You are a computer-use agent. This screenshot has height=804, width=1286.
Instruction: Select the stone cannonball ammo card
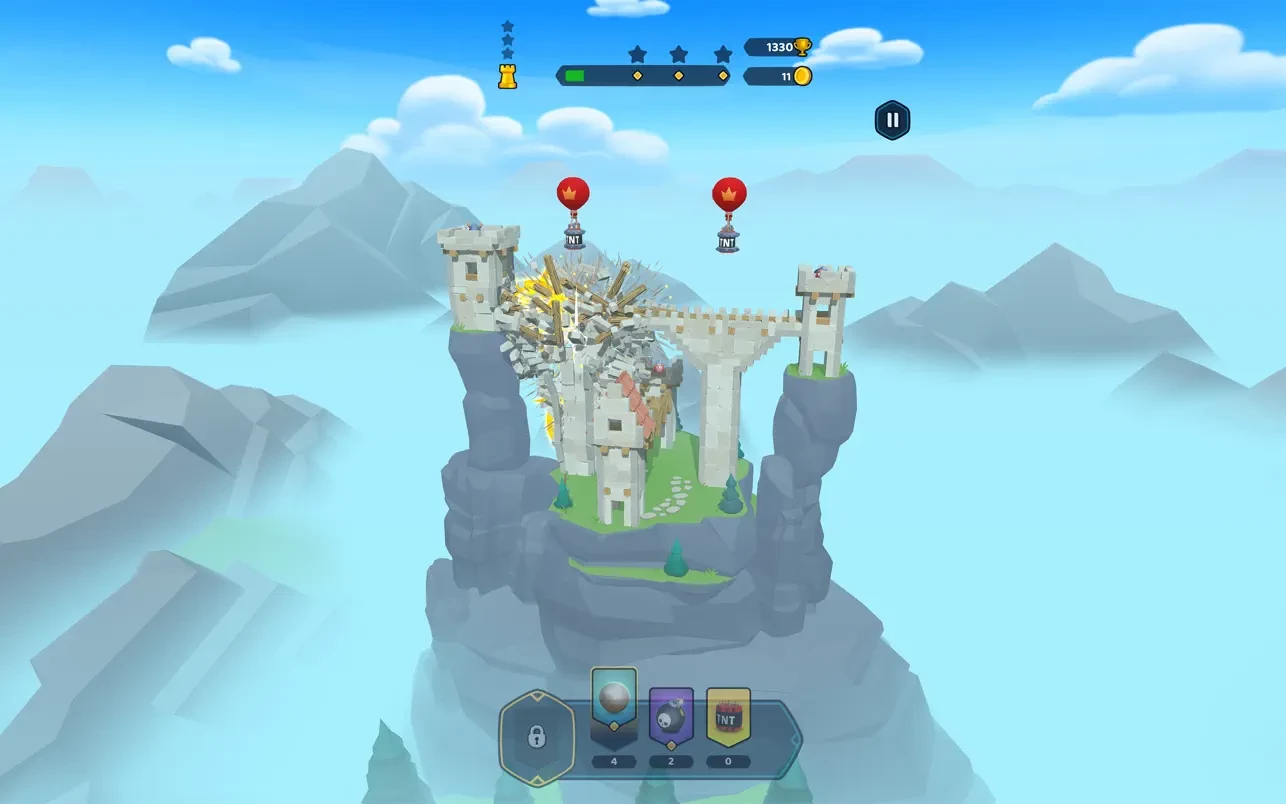click(614, 699)
